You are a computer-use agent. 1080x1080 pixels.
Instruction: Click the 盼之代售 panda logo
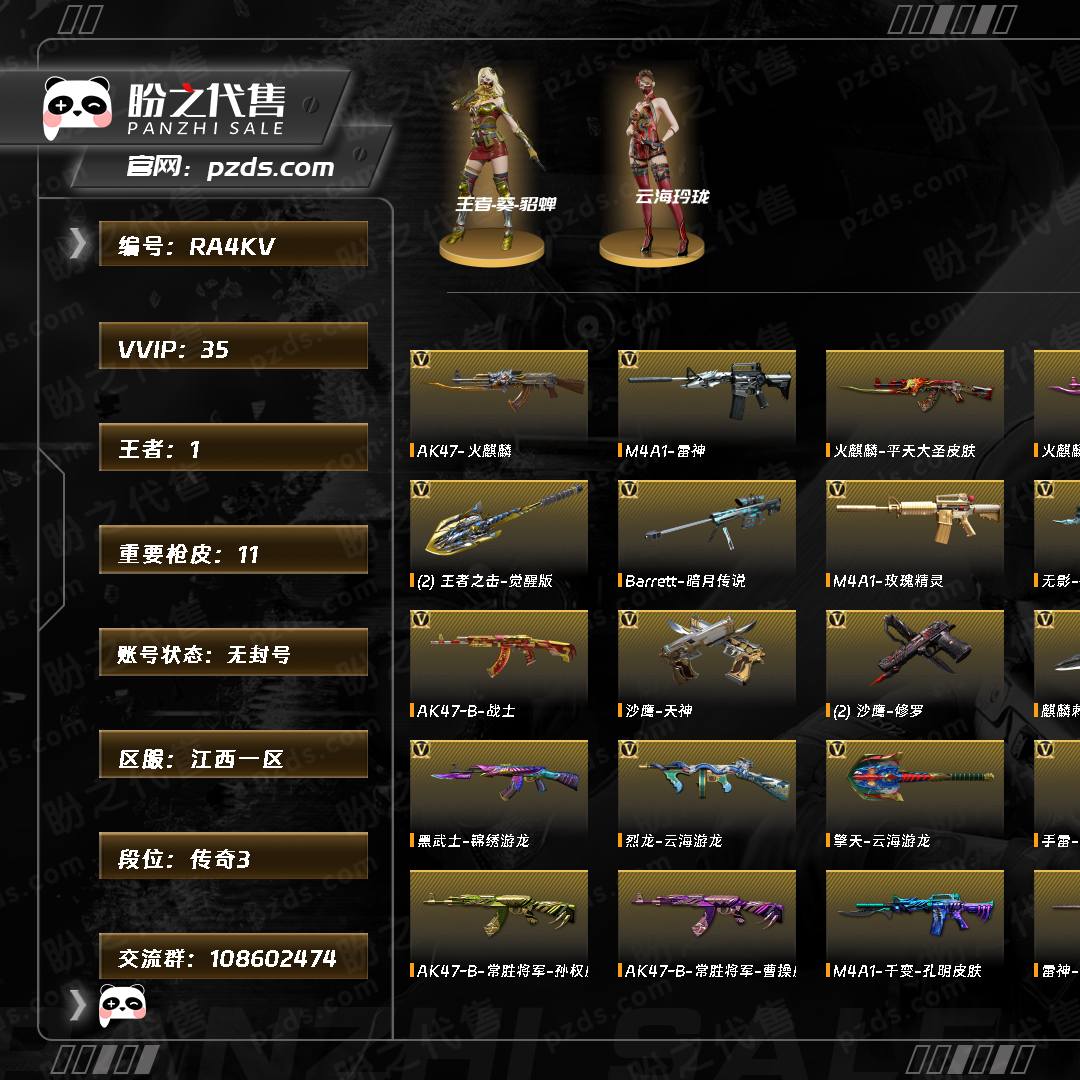78,104
